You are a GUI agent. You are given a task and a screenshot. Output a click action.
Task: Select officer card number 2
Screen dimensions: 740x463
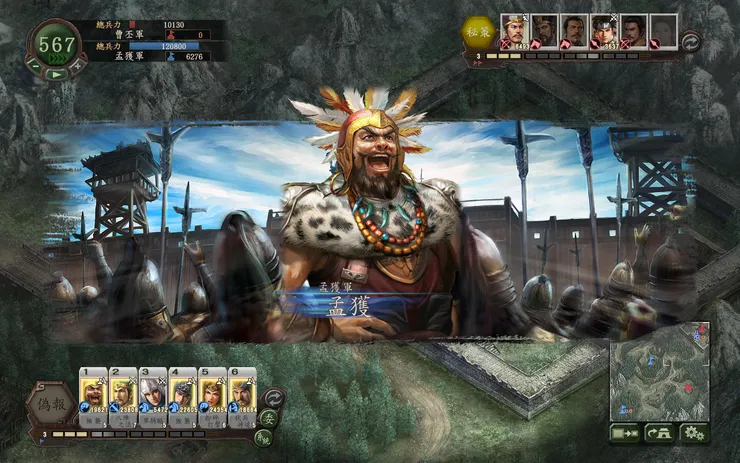click(123, 393)
